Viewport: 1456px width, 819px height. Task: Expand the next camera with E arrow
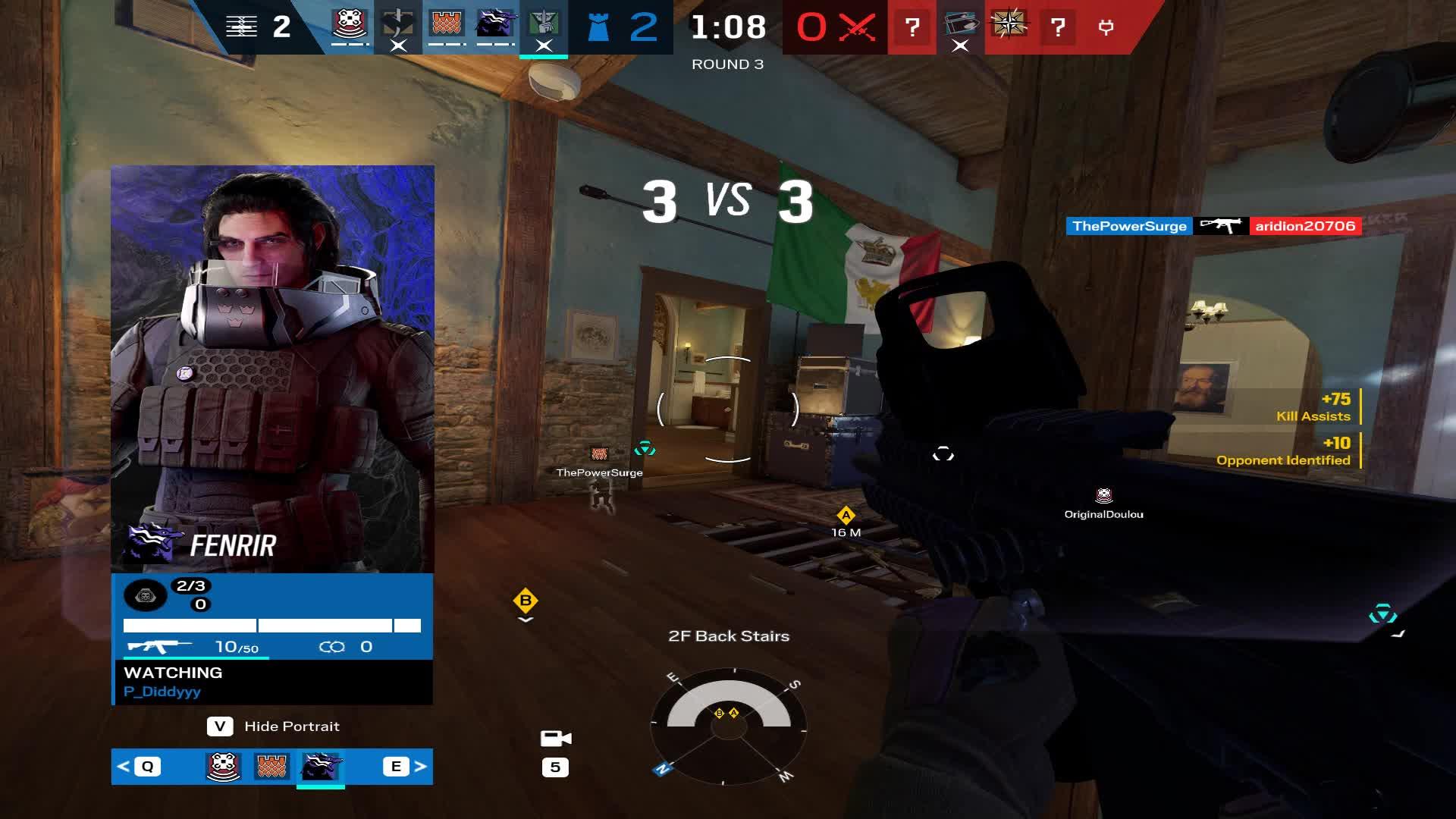click(396, 767)
